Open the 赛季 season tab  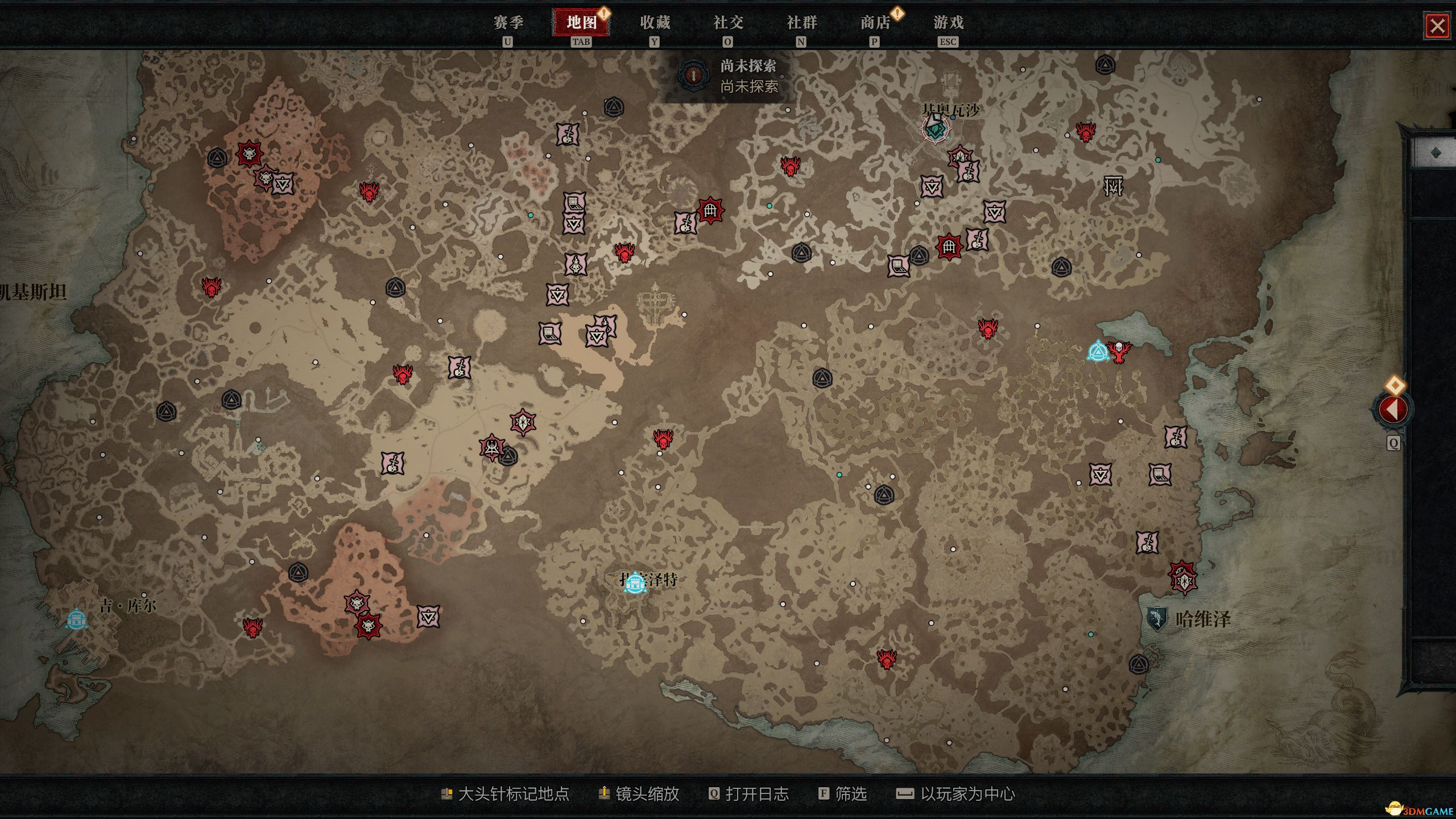[x=508, y=23]
